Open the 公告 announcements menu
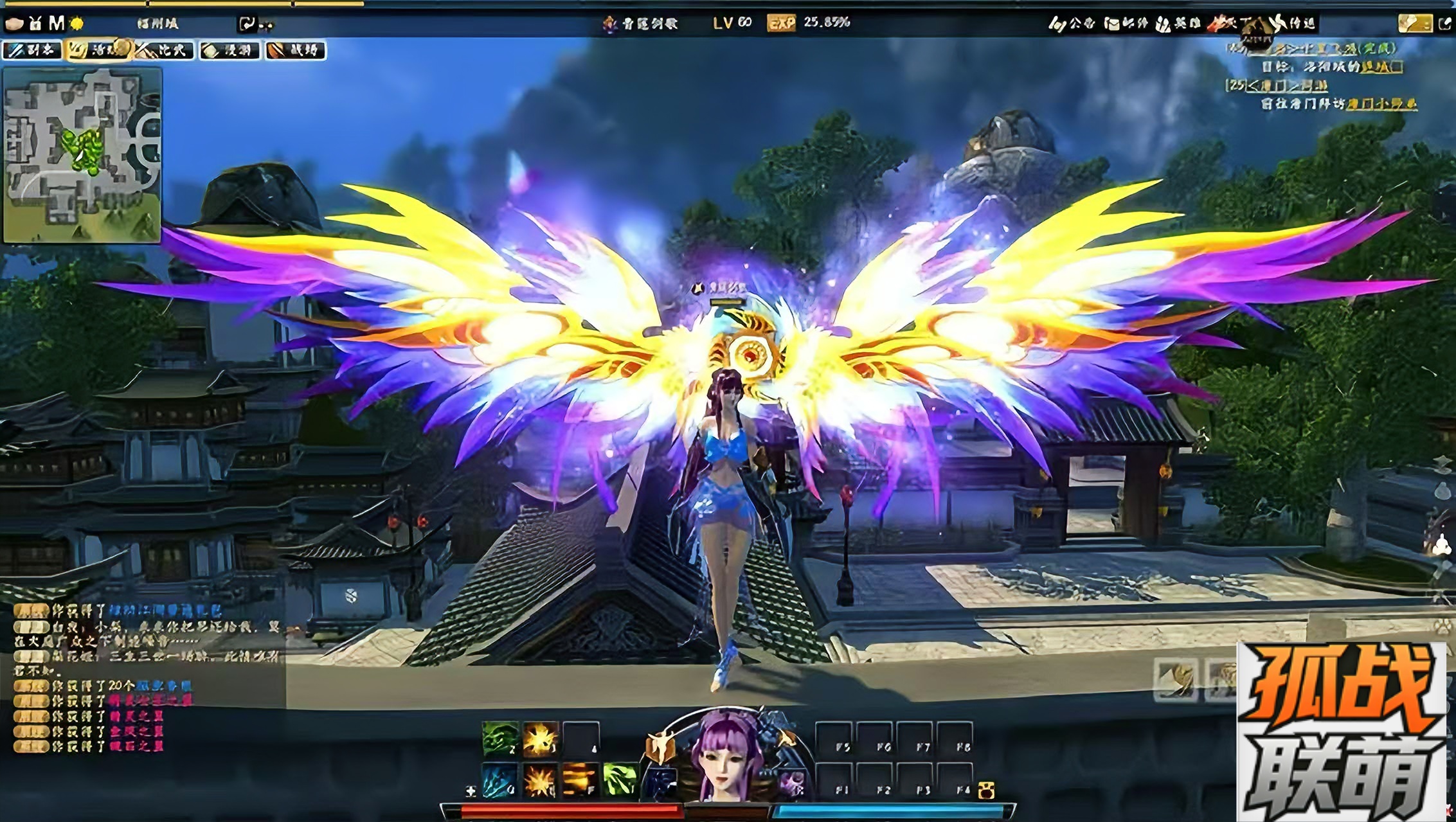The image size is (1456, 822). pyautogui.click(x=1072, y=24)
